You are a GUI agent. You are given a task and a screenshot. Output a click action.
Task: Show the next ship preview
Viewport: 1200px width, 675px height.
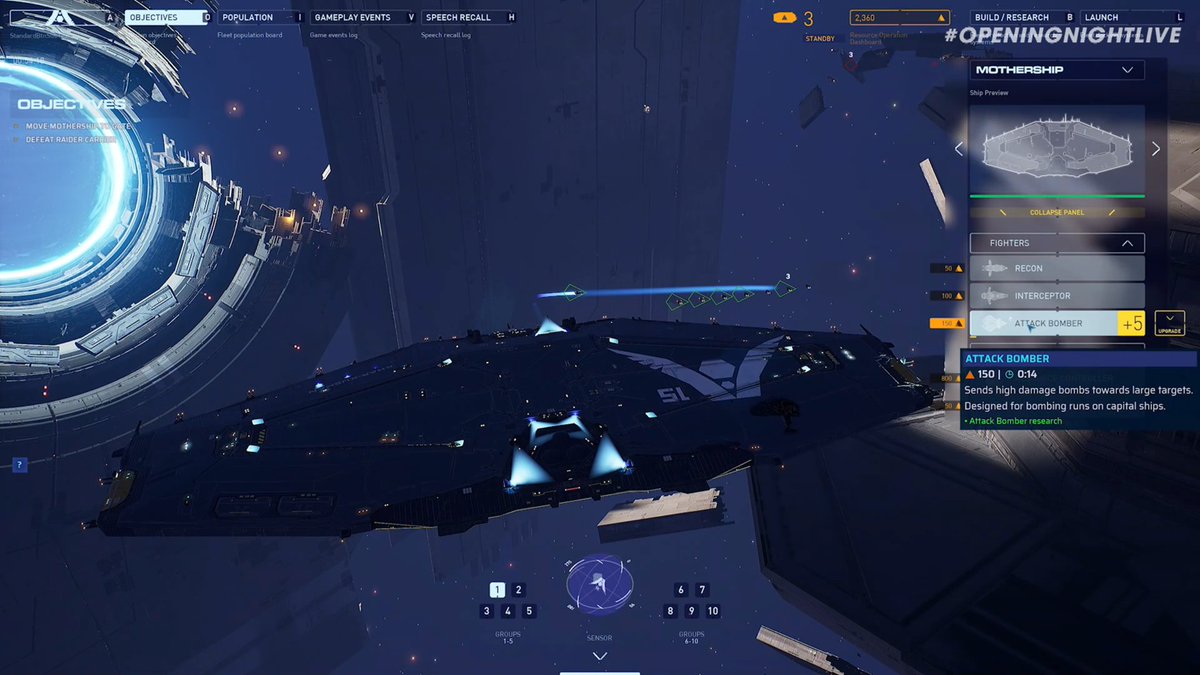pos(1156,149)
